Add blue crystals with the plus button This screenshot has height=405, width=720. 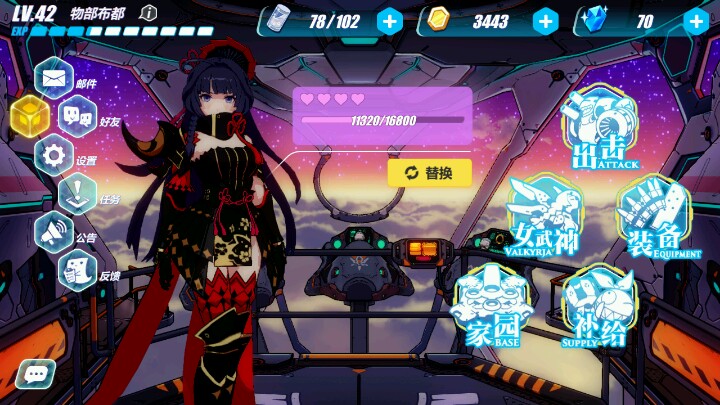[696, 21]
